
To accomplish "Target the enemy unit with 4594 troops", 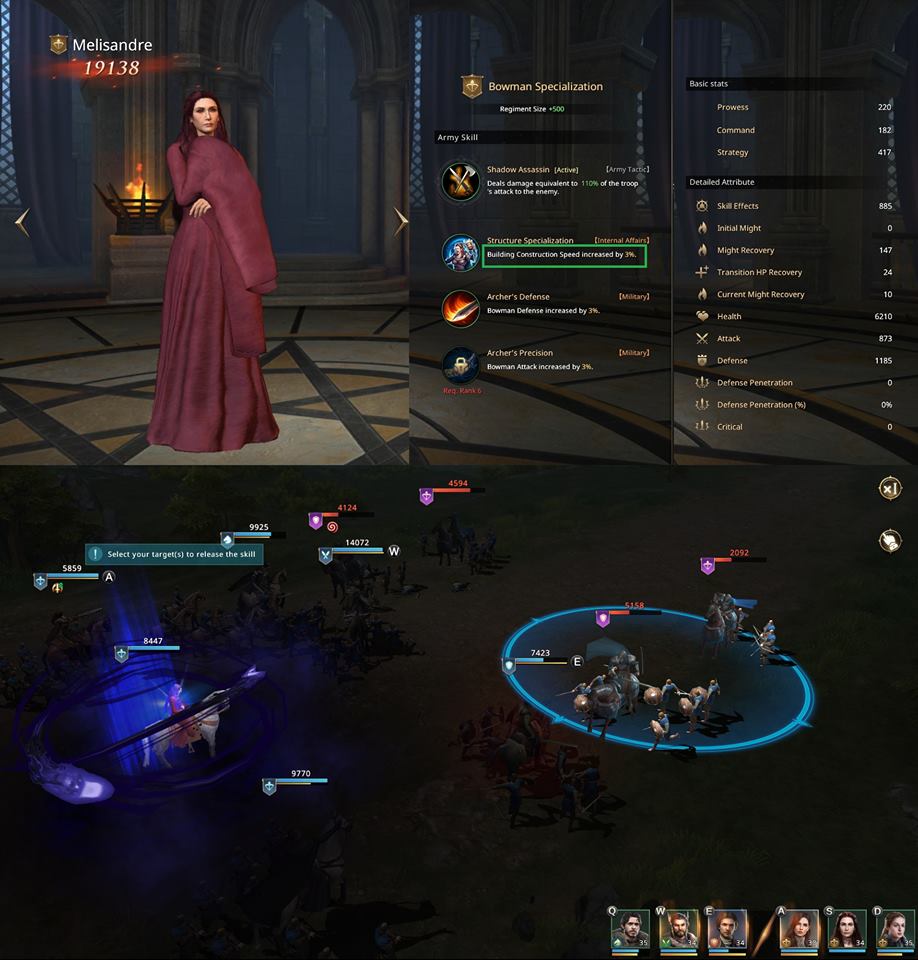I will point(426,496).
